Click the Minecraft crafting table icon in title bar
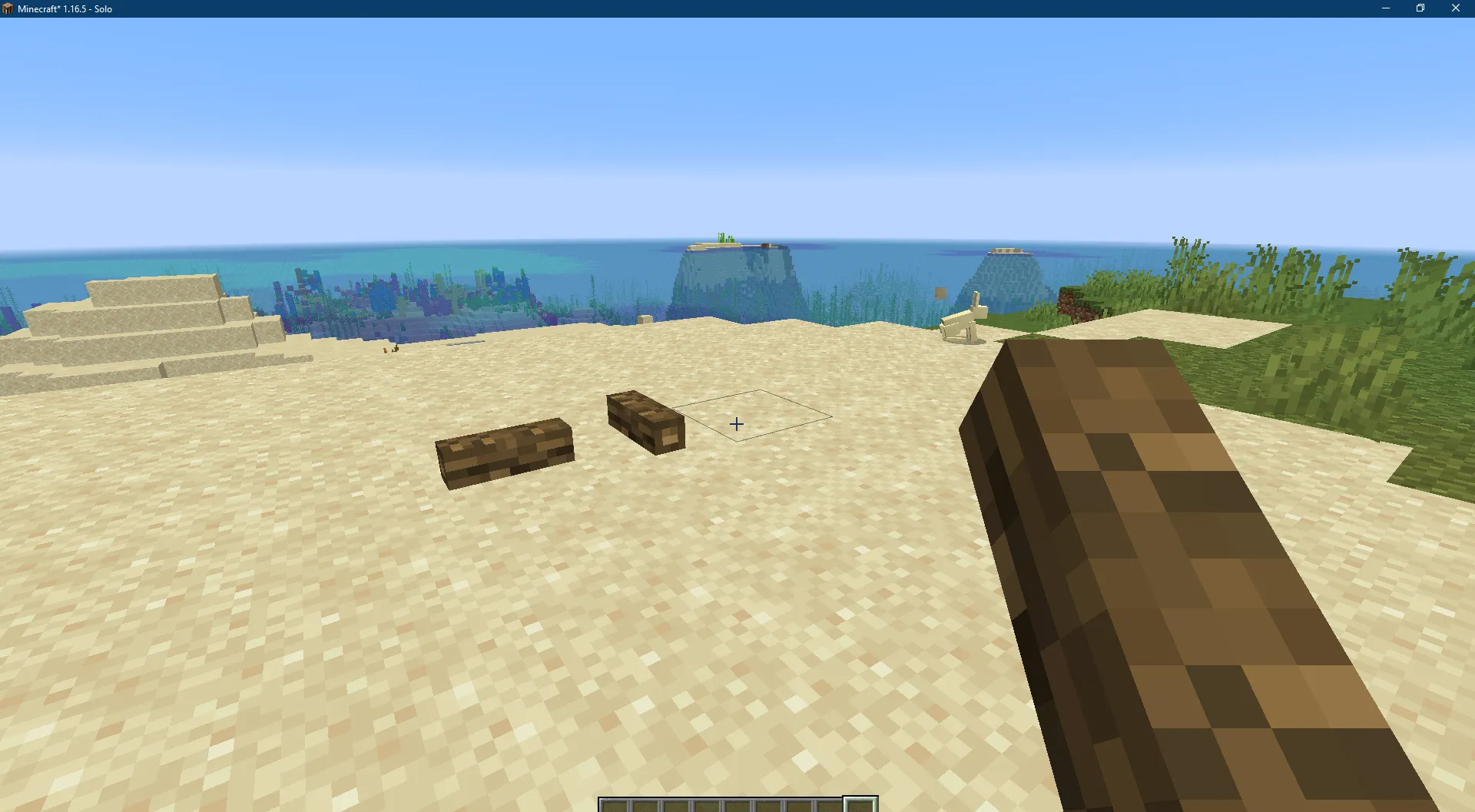The height and width of the screenshot is (812, 1475). [7, 8]
